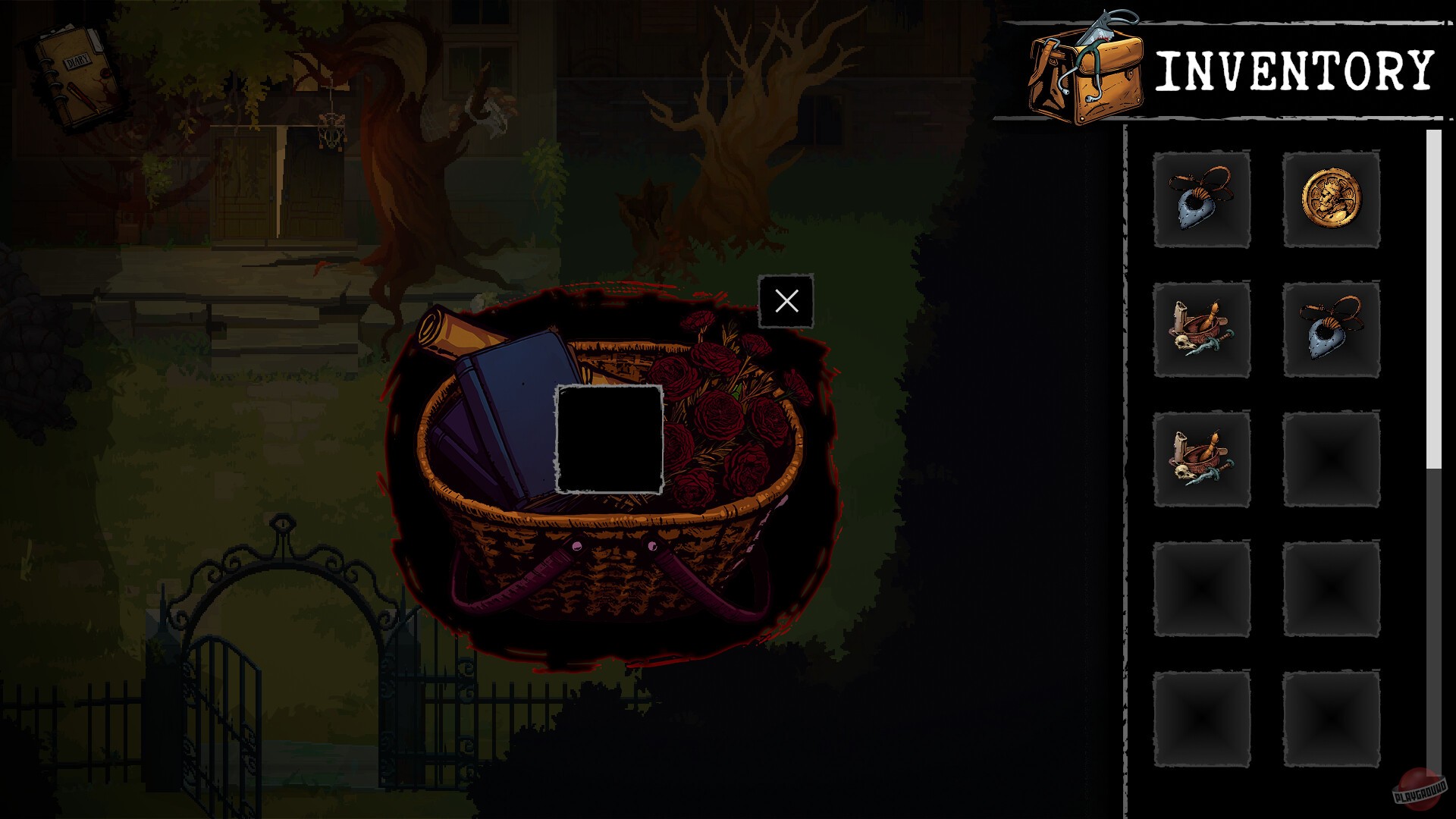Viewport: 1456px width, 819px height.
Task: Select the ritual kit in the third row
Action: [1202, 459]
